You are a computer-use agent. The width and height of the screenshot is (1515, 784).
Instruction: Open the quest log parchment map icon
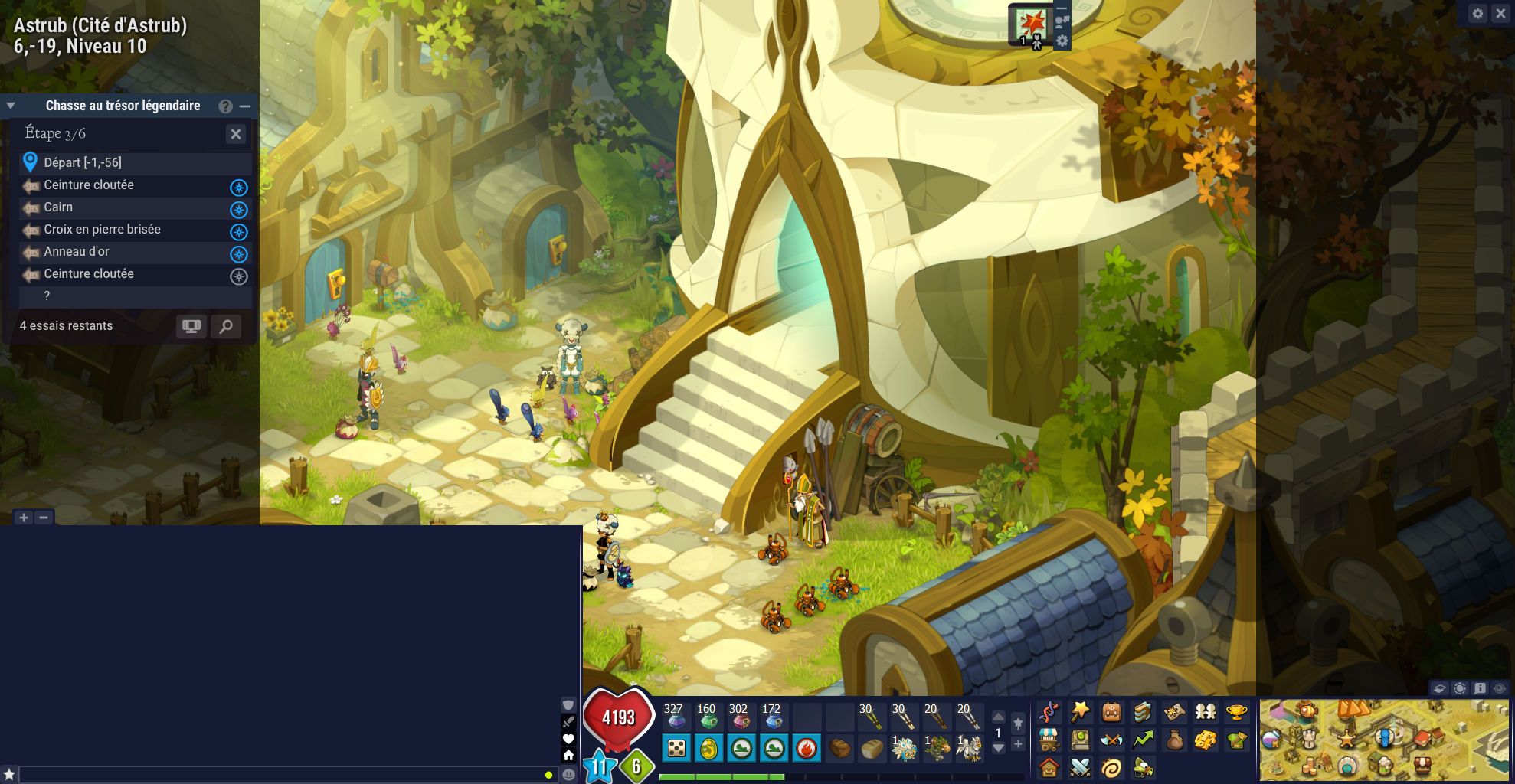pyautogui.click(x=1175, y=711)
